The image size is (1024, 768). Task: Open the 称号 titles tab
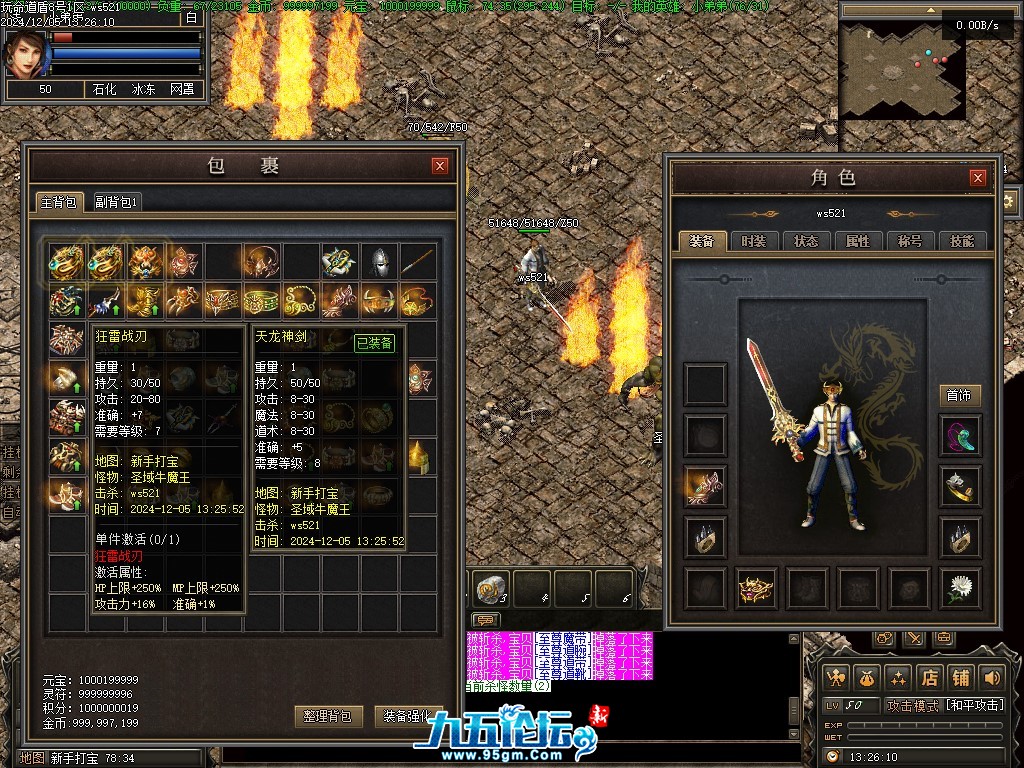point(910,241)
